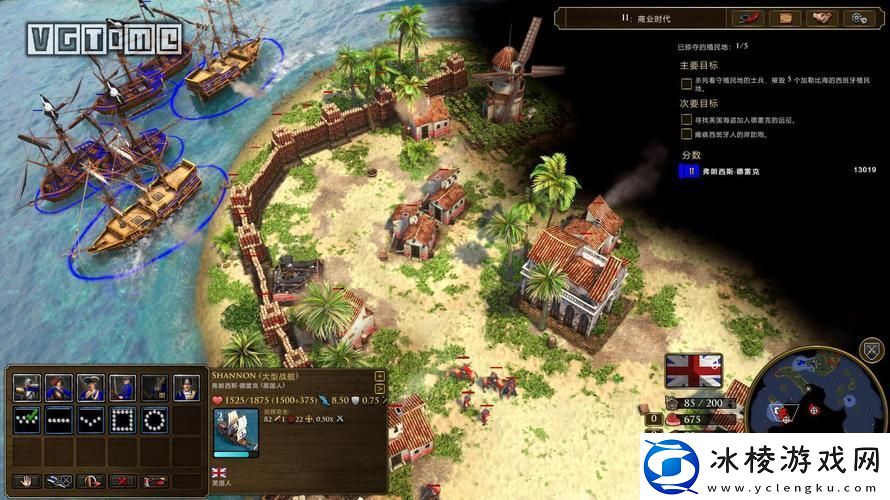
Task: Click the red X delete command
Action: [122, 481]
